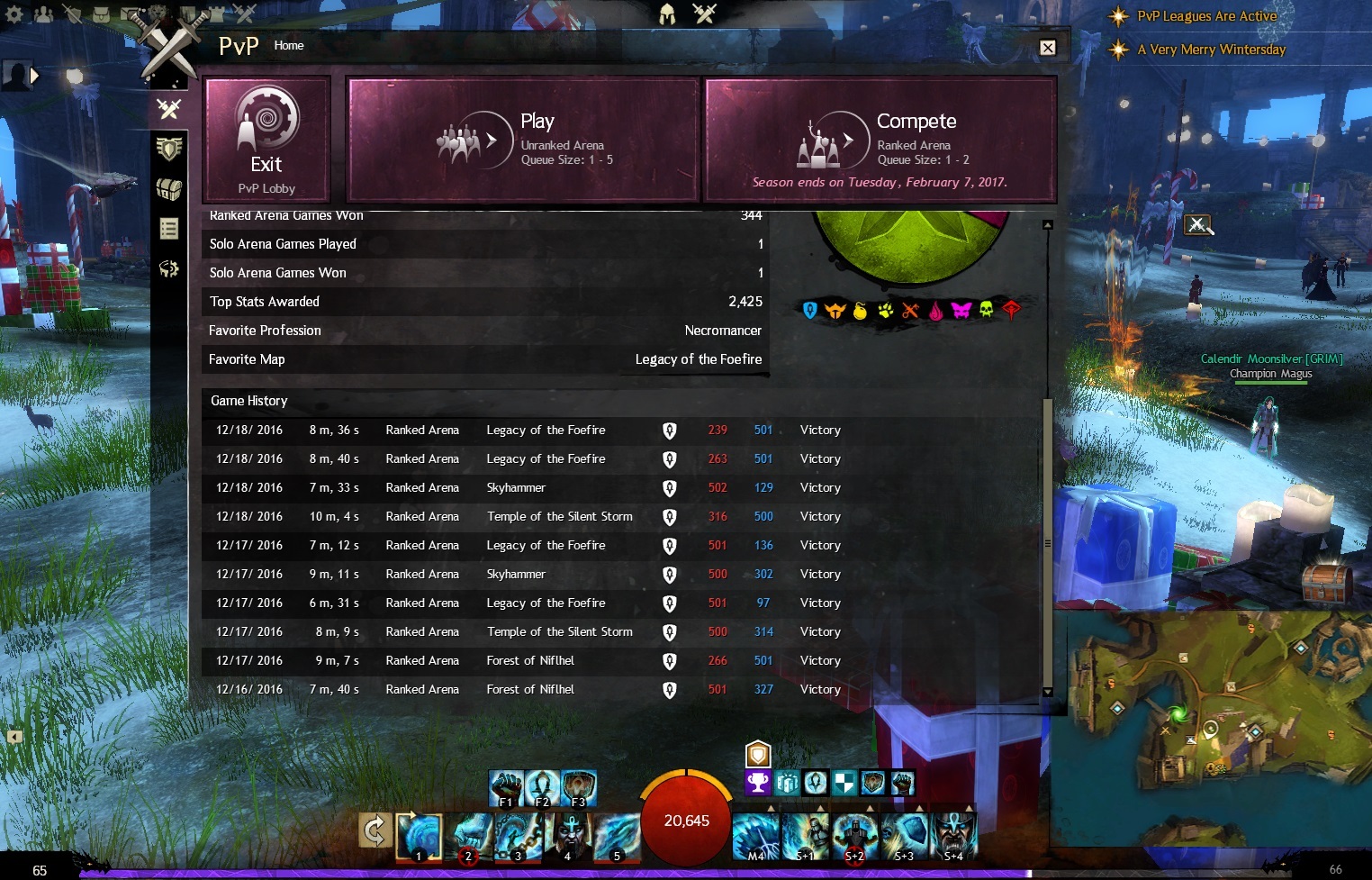Use the weapon swap button
The height and width of the screenshot is (880, 1372).
coord(375,830)
